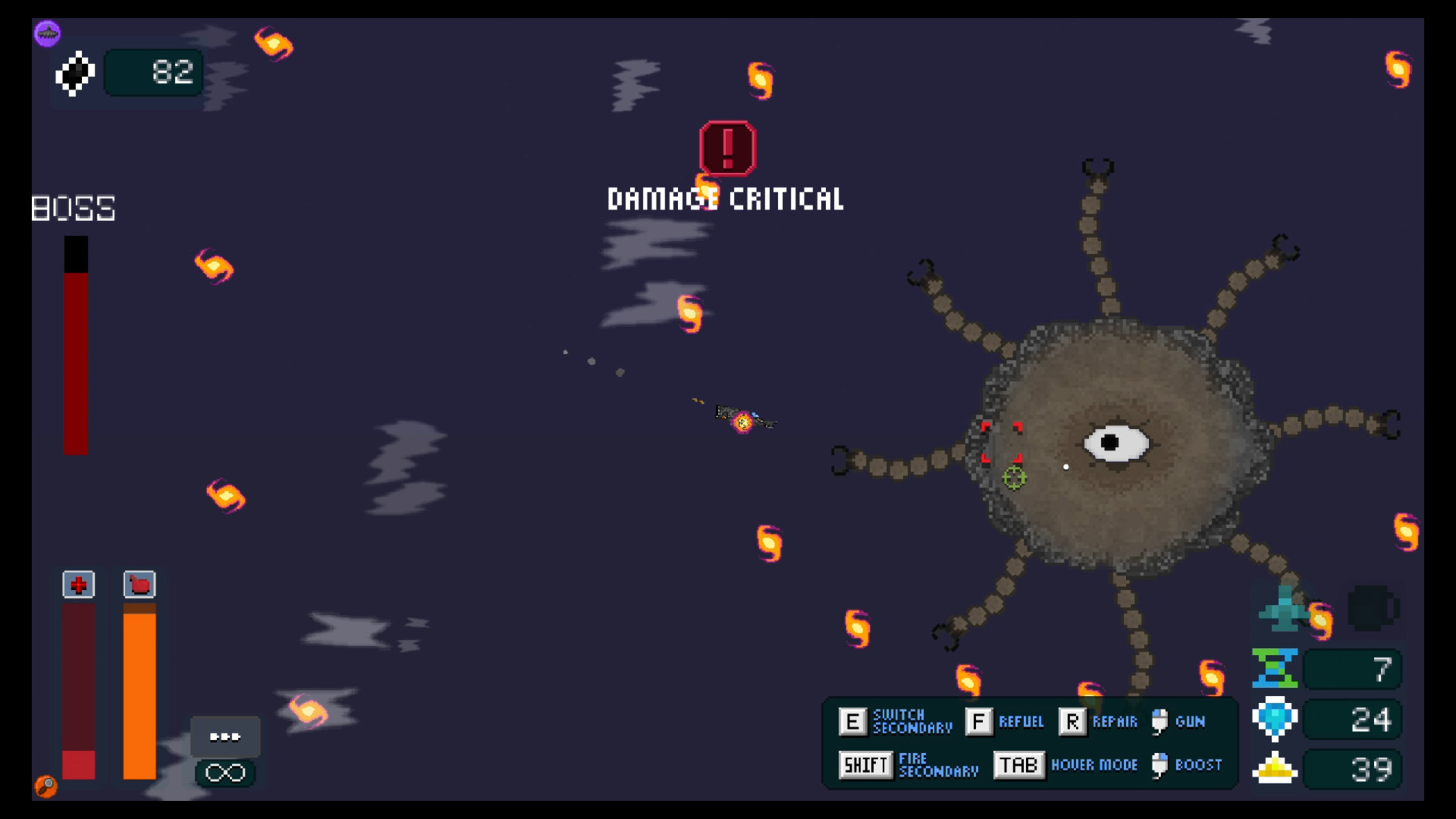Click the BOSS label above the health bar

tap(73, 208)
